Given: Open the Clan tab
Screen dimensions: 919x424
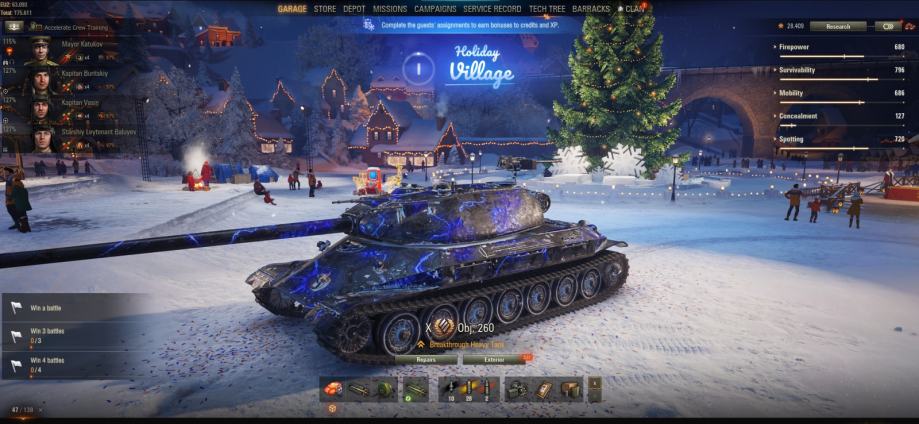Looking at the screenshot, I should [635, 9].
